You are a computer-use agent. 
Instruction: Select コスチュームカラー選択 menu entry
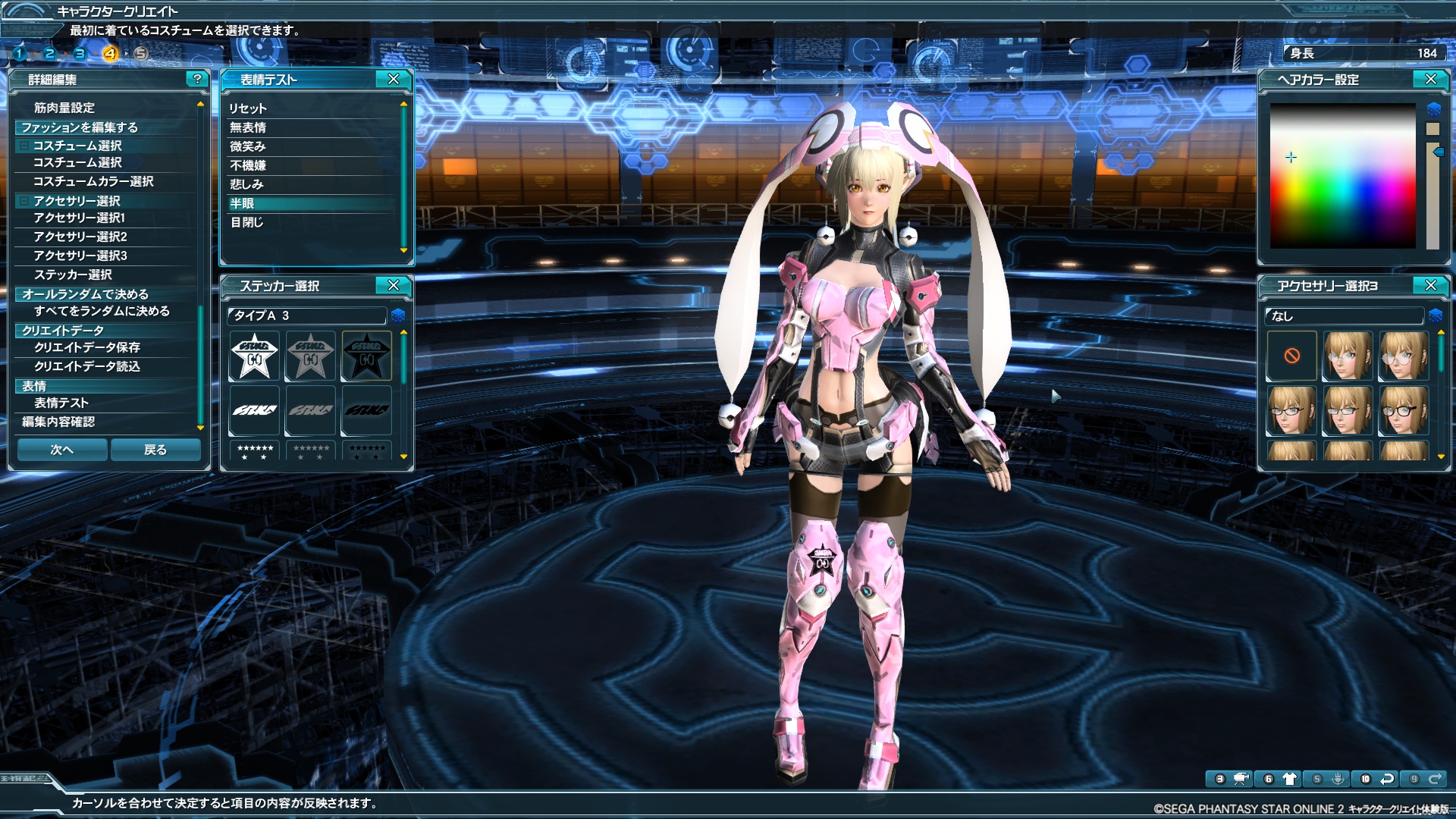[x=93, y=181]
